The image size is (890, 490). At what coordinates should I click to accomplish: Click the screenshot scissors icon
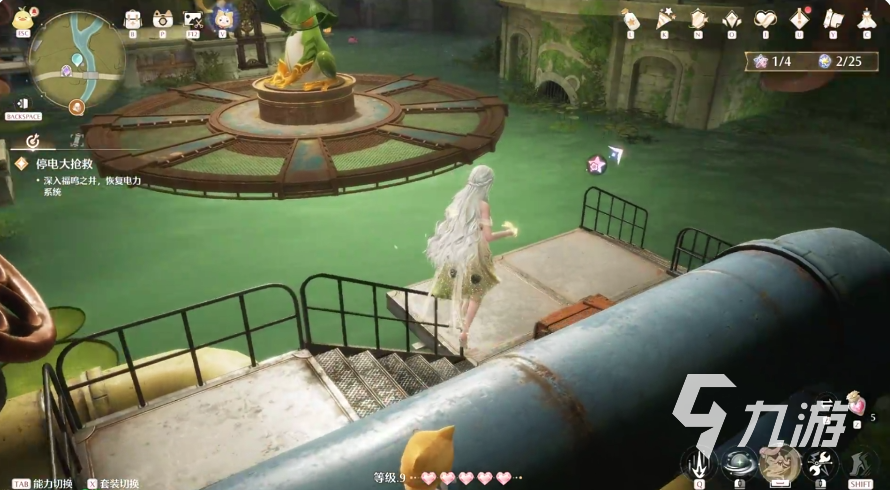193,18
